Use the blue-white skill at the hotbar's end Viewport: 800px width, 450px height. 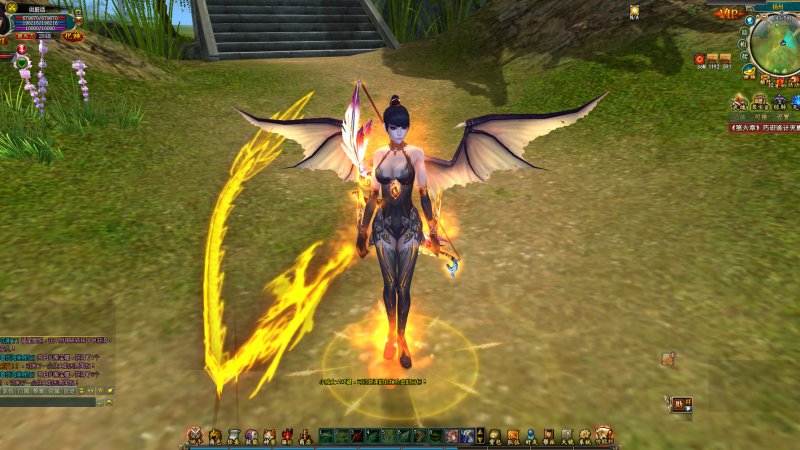(x=467, y=435)
